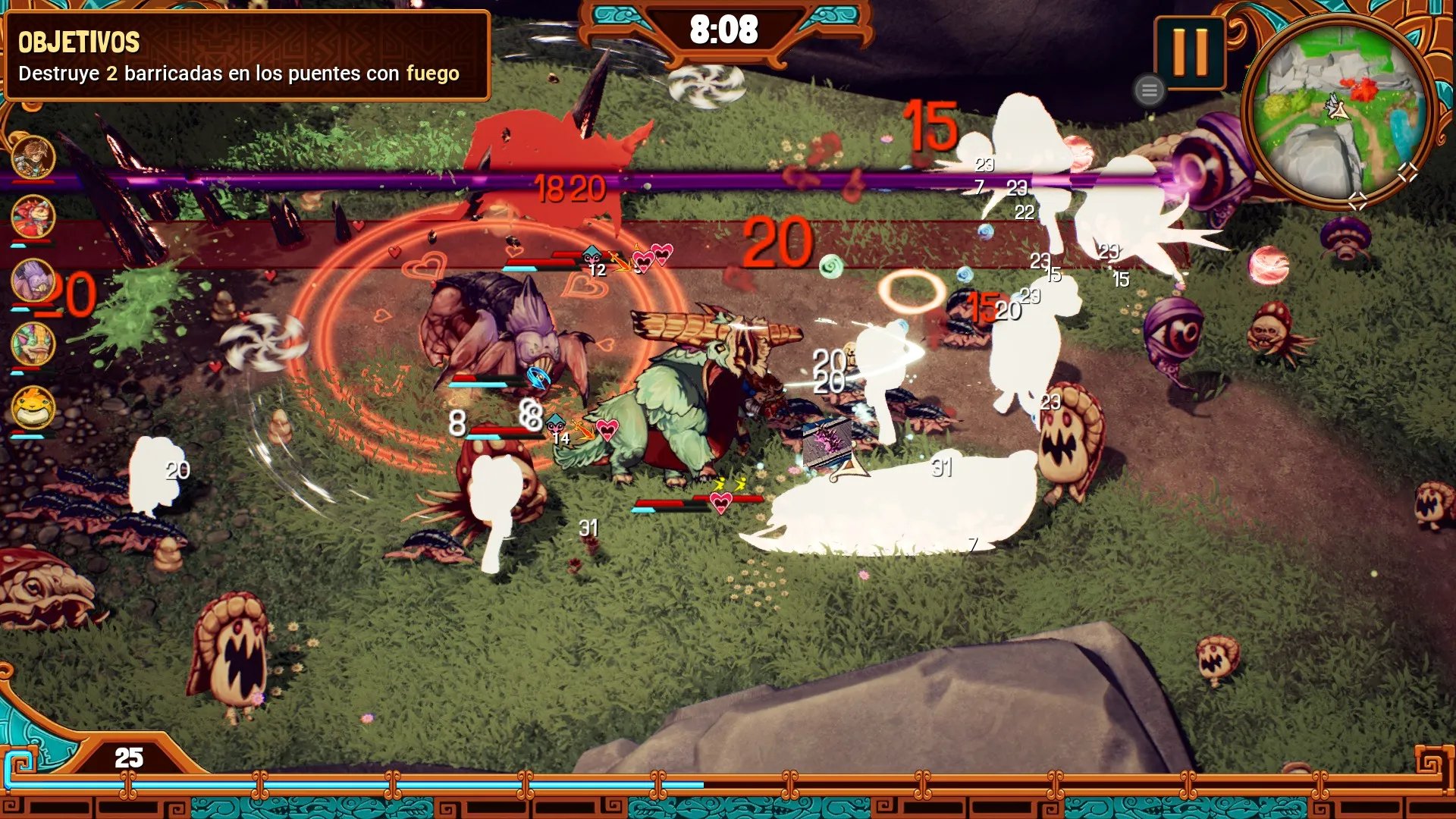The width and height of the screenshot is (1456, 819).
Task: Open the gray hamburger menu button
Action: 1149,91
